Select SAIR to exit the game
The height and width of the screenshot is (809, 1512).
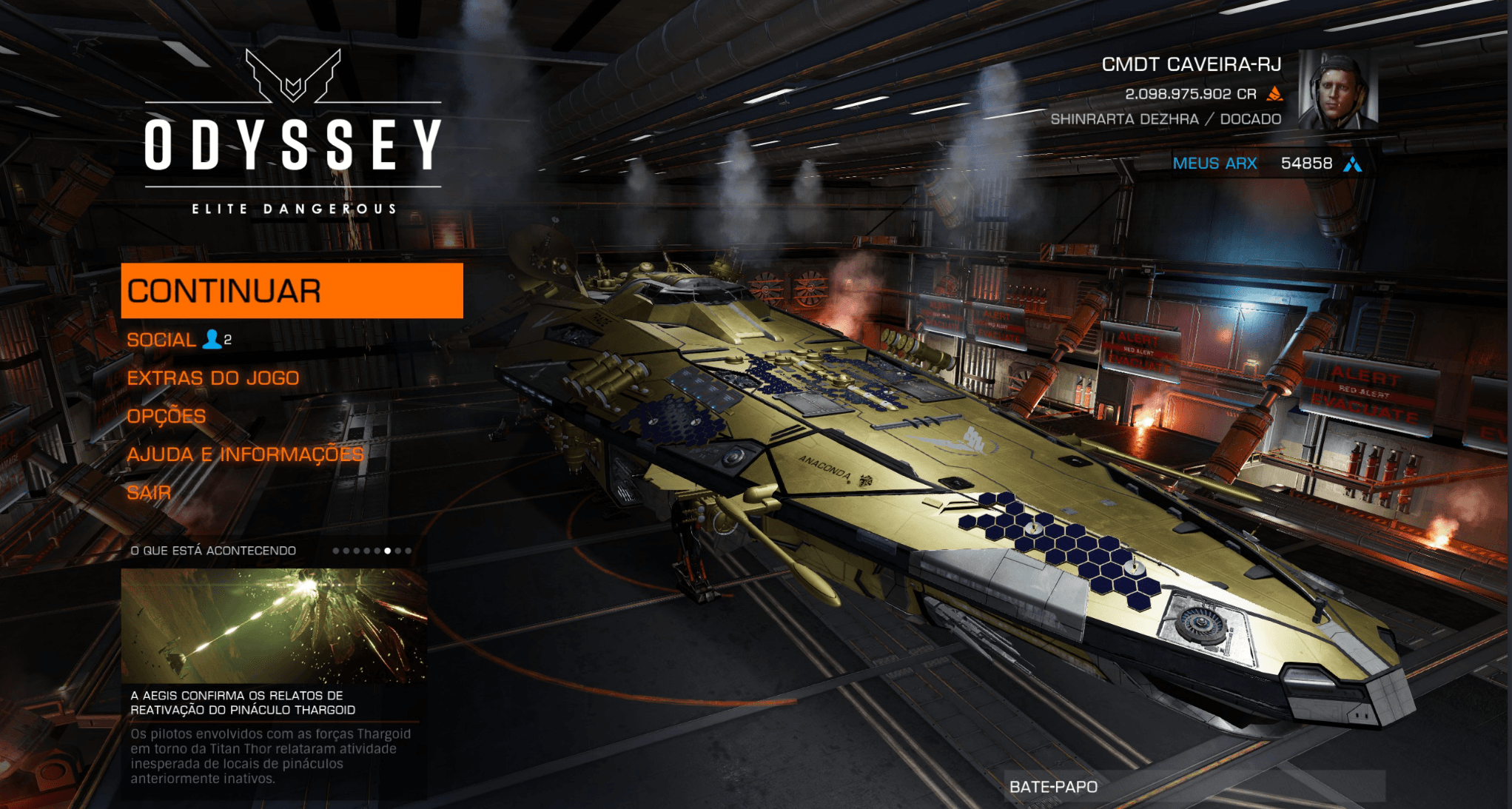tap(149, 492)
